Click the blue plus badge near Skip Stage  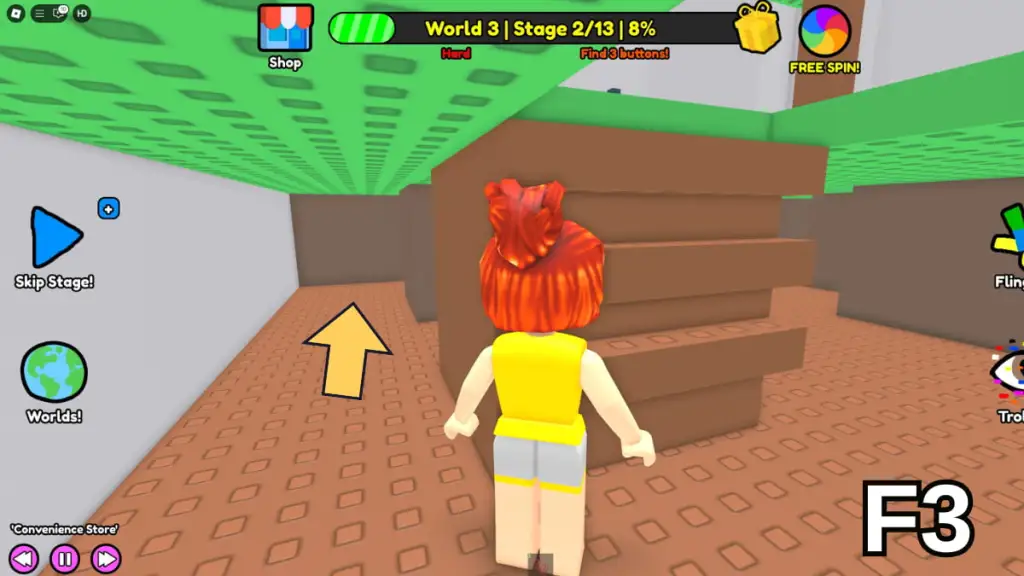click(109, 209)
